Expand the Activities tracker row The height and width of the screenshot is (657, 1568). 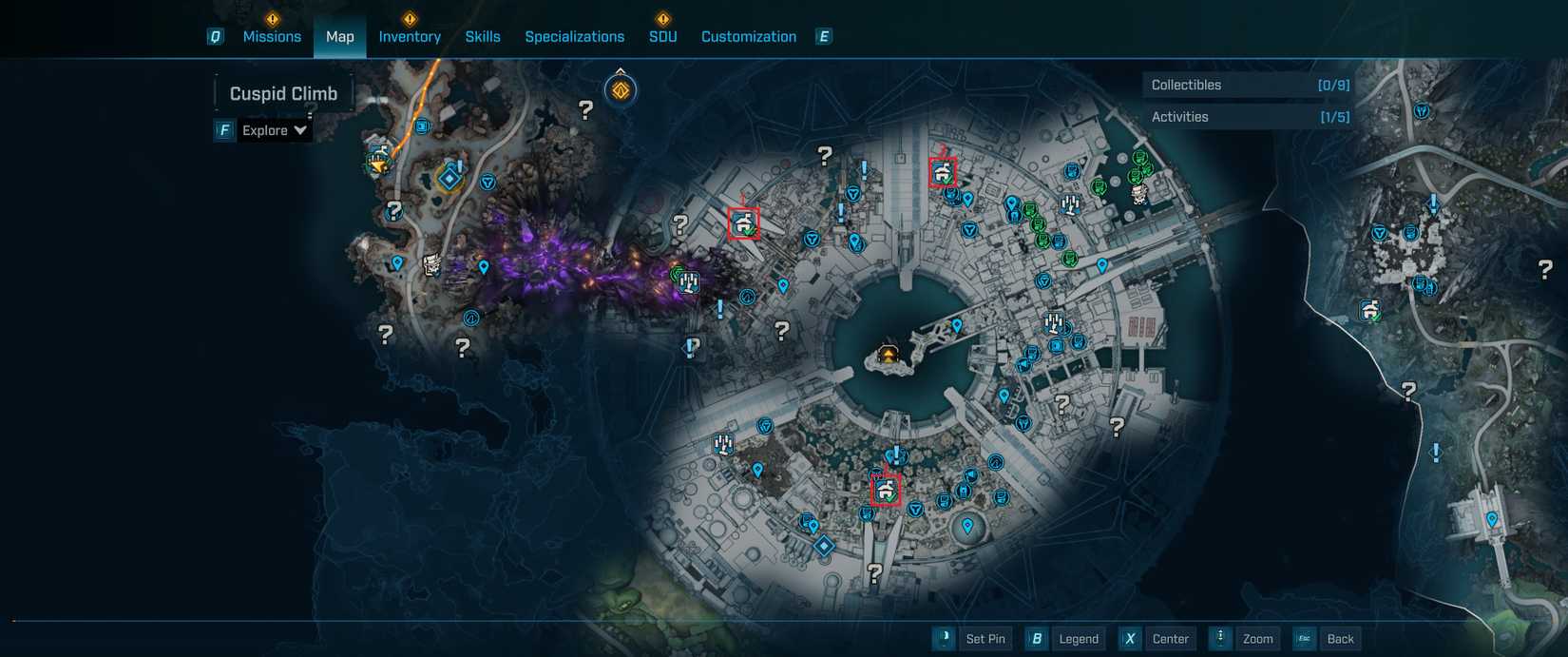1249,117
